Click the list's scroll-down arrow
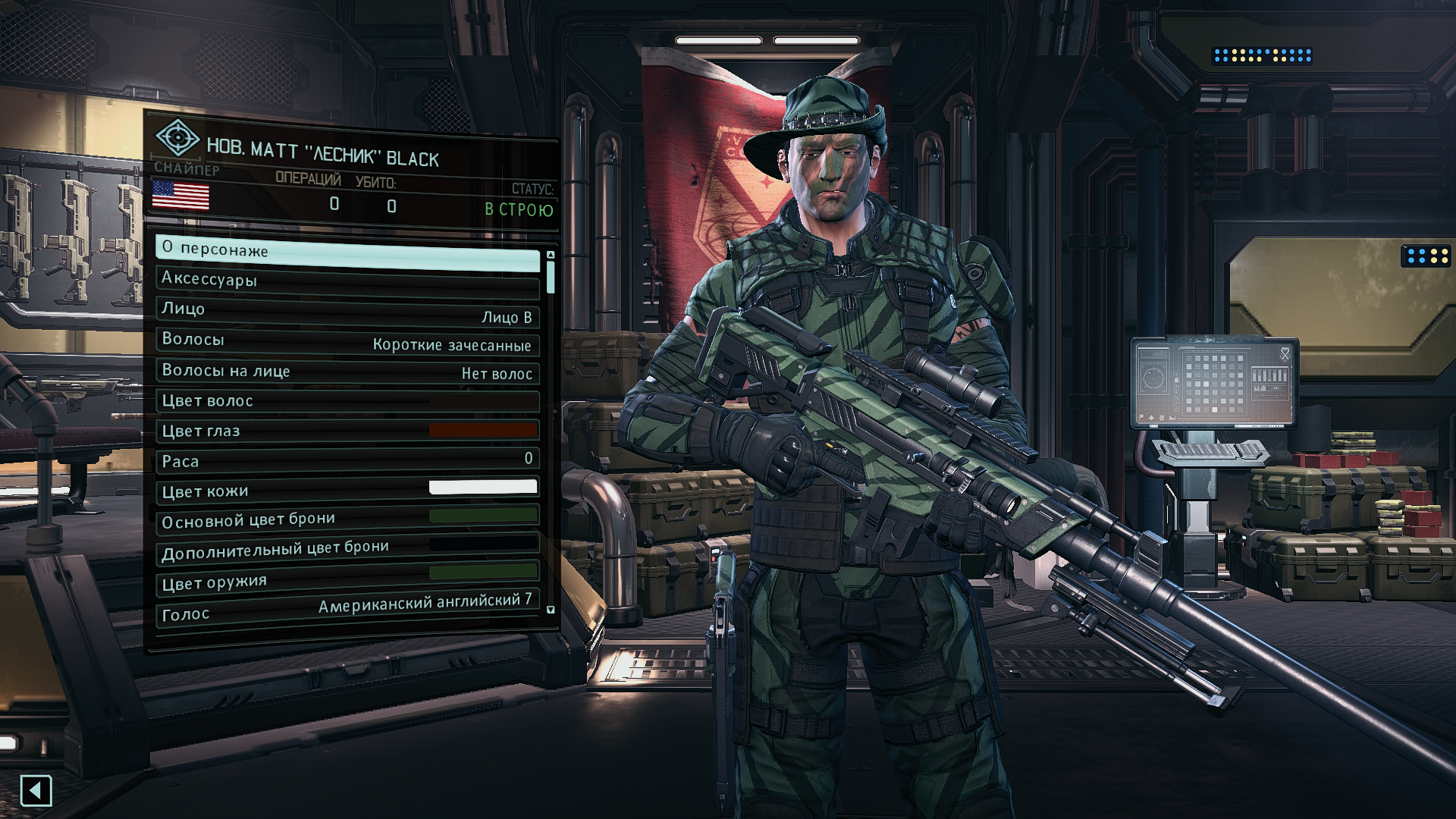 pyautogui.click(x=551, y=610)
